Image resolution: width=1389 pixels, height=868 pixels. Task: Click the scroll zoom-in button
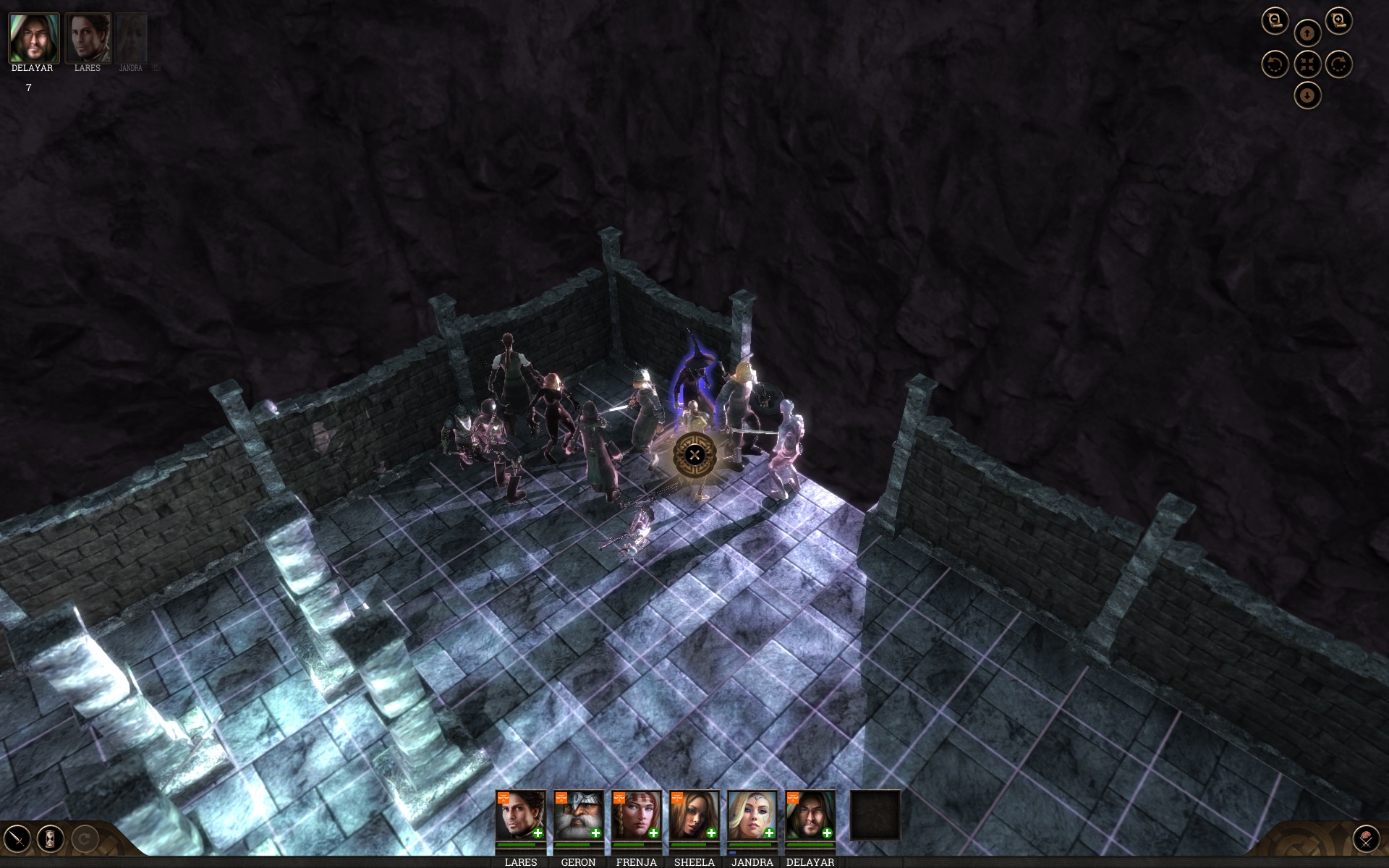coord(1338,21)
